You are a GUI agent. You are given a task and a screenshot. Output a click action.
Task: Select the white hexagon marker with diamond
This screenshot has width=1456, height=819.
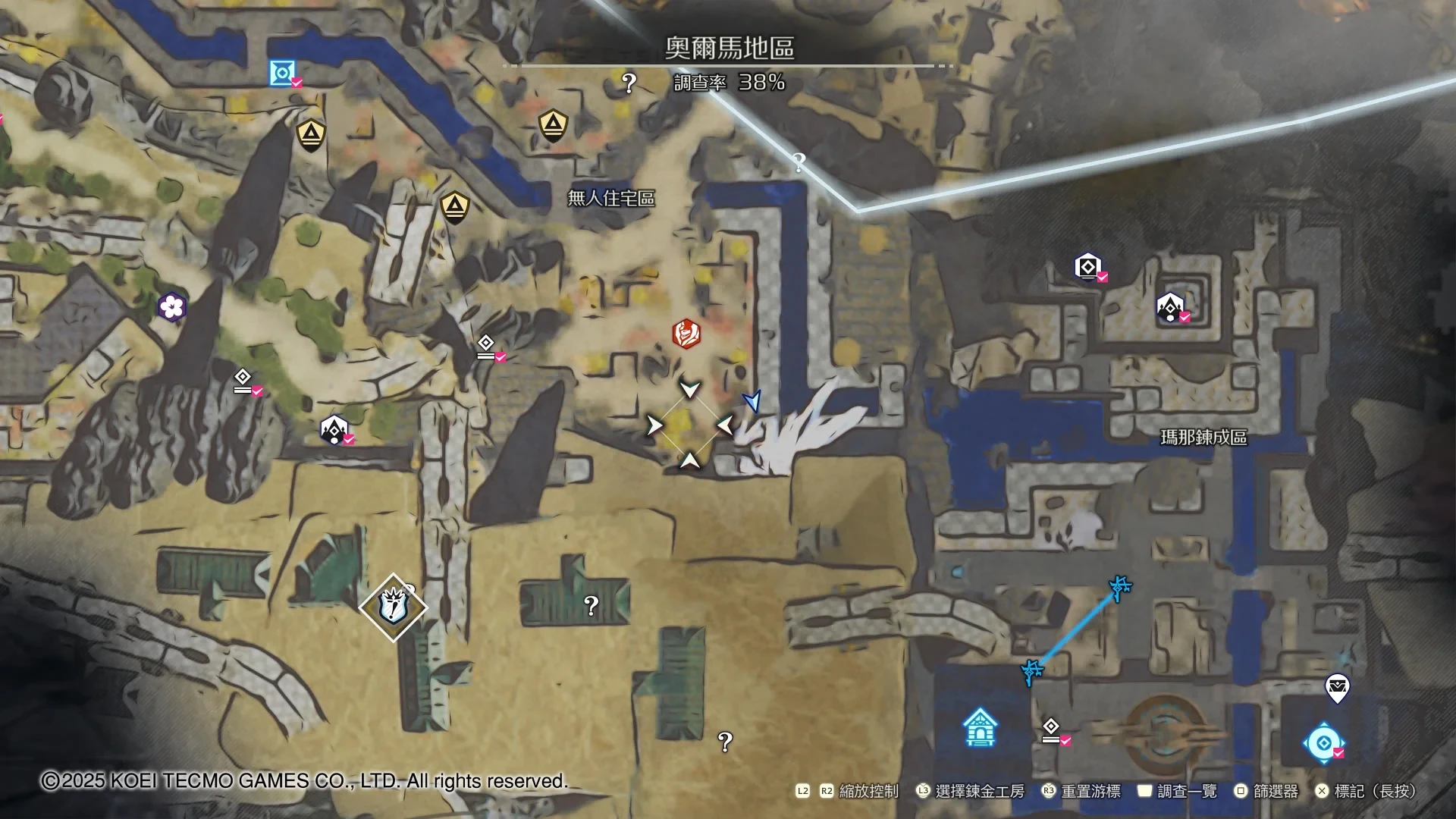point(1087,267)
